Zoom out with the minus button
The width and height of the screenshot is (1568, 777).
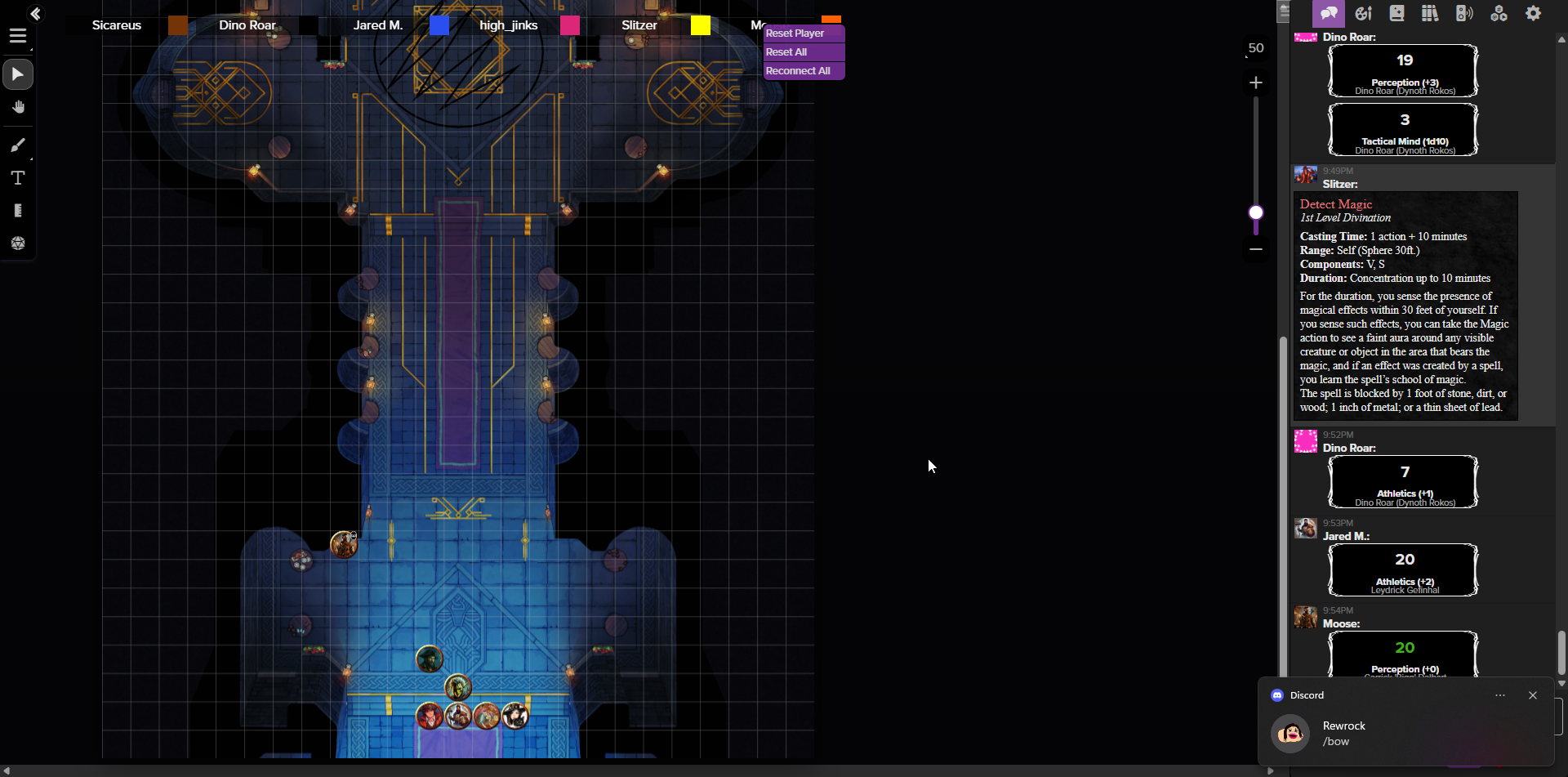click(1256, 249)
